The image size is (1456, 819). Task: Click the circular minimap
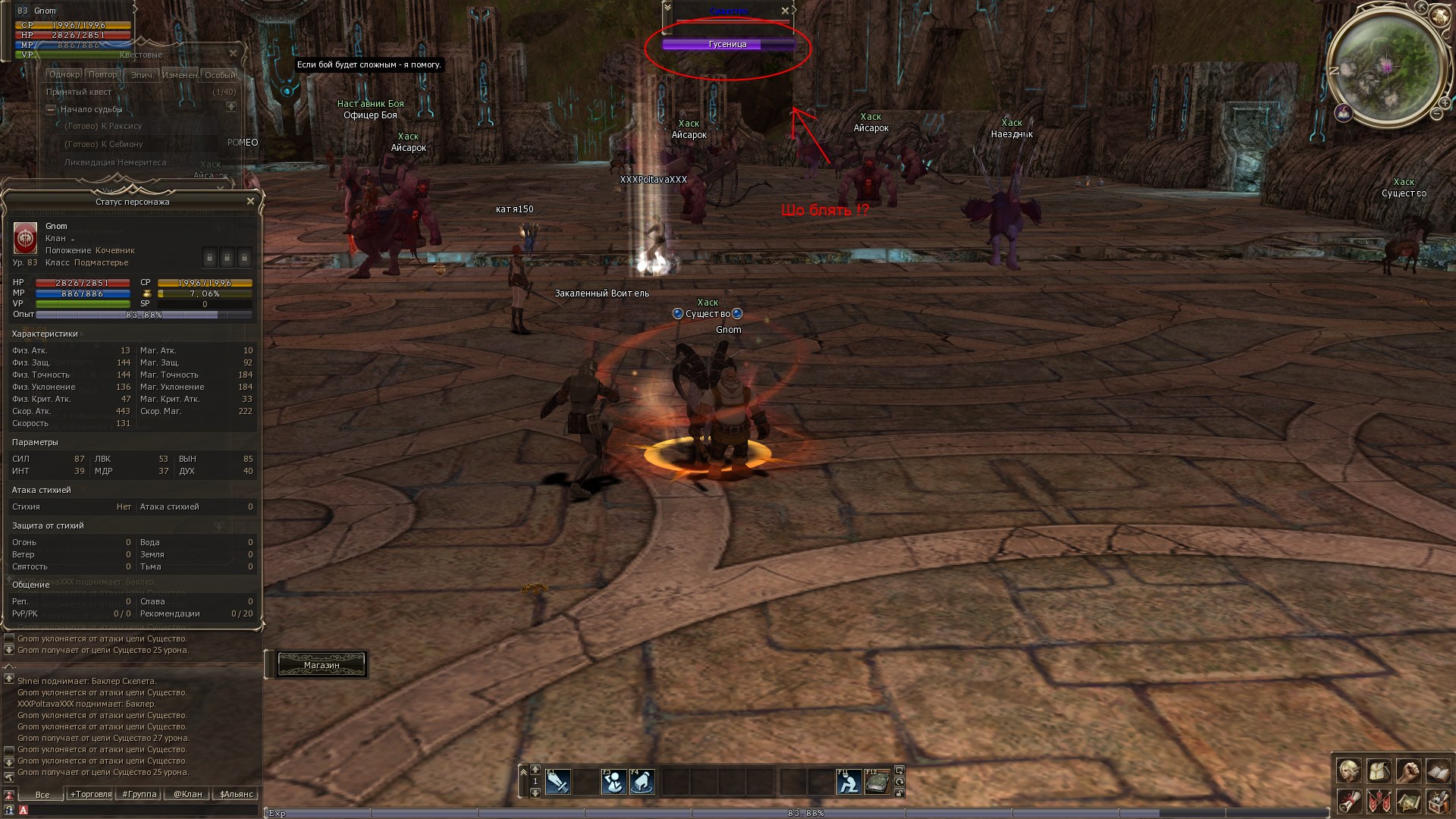click(x=1387, y=67)
